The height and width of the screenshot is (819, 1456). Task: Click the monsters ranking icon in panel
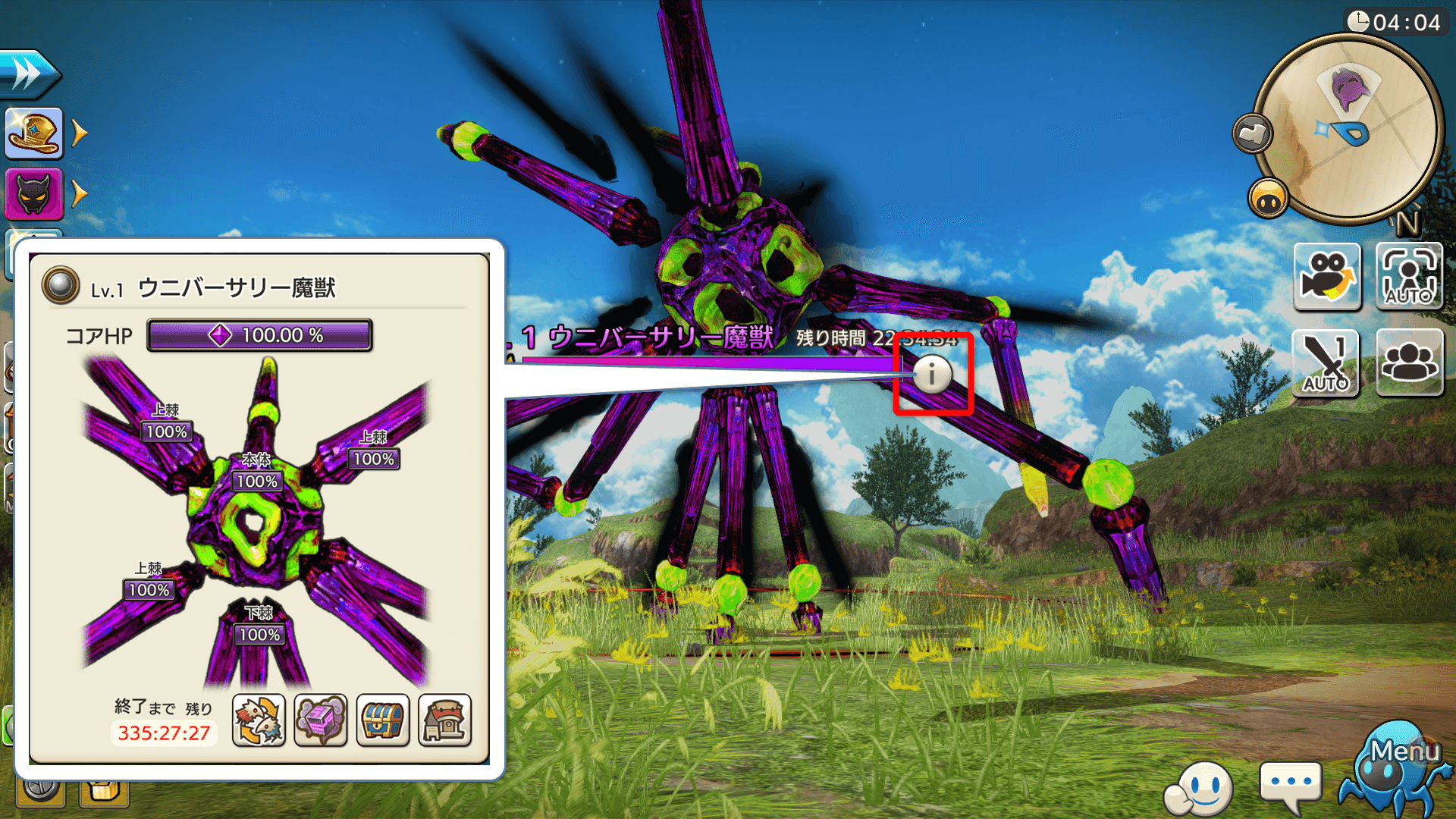[259, 720]
